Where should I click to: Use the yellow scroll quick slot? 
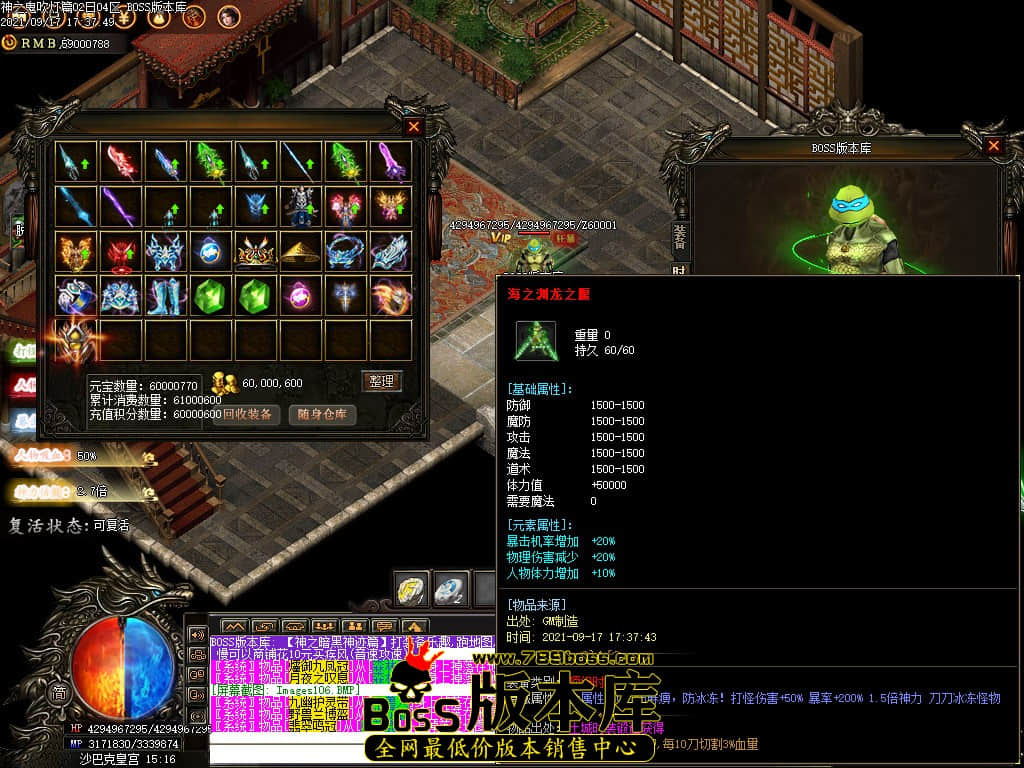coord(412,587)
